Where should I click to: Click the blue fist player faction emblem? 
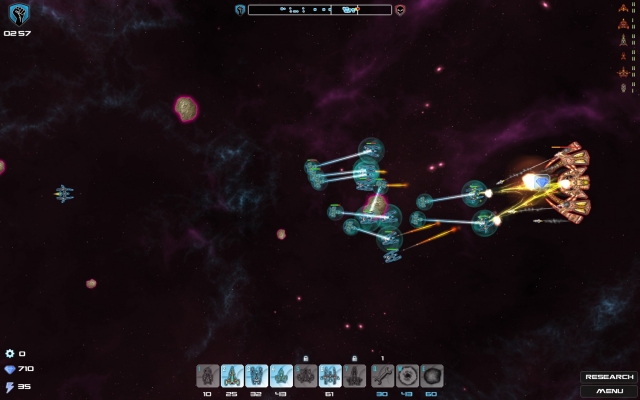pyautogui.click(x=17, y=13)
